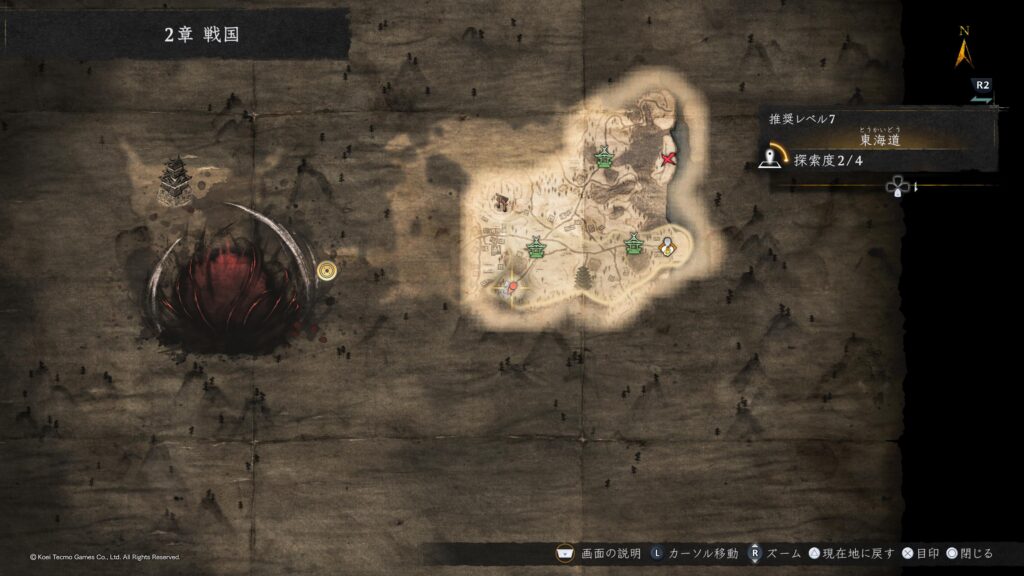This screenshot has width=1024, height=576.
Task: Select the gold coin map marker
Action: click(326, 269)
